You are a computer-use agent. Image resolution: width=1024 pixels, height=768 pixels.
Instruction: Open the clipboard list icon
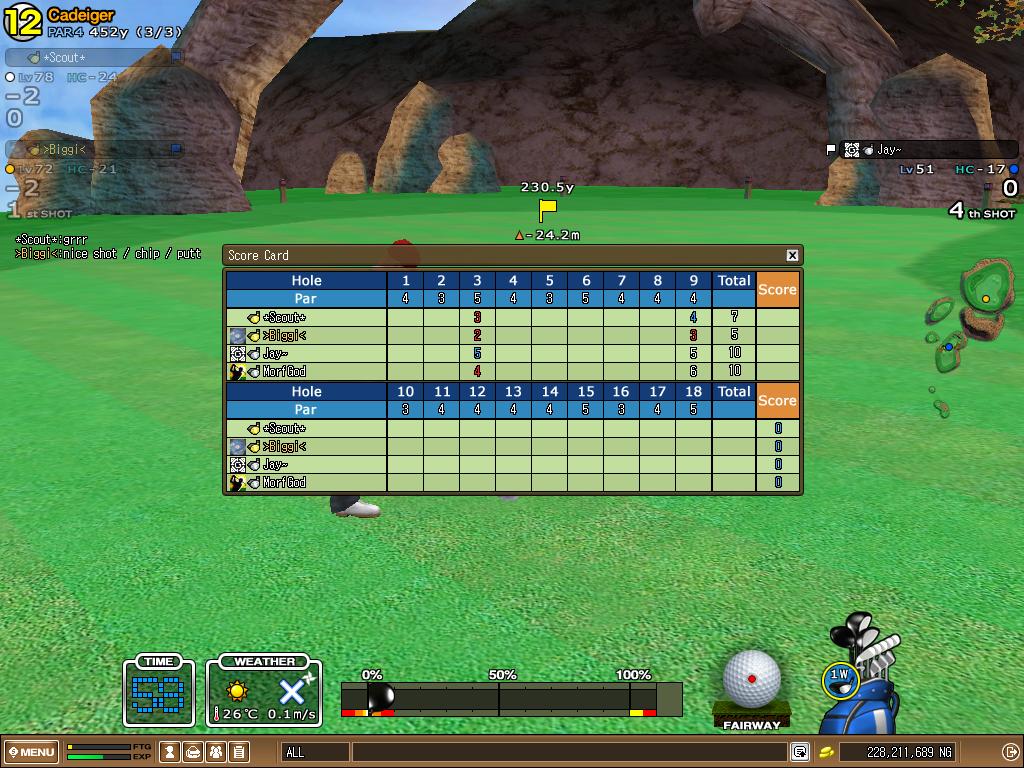click(239, 752)
